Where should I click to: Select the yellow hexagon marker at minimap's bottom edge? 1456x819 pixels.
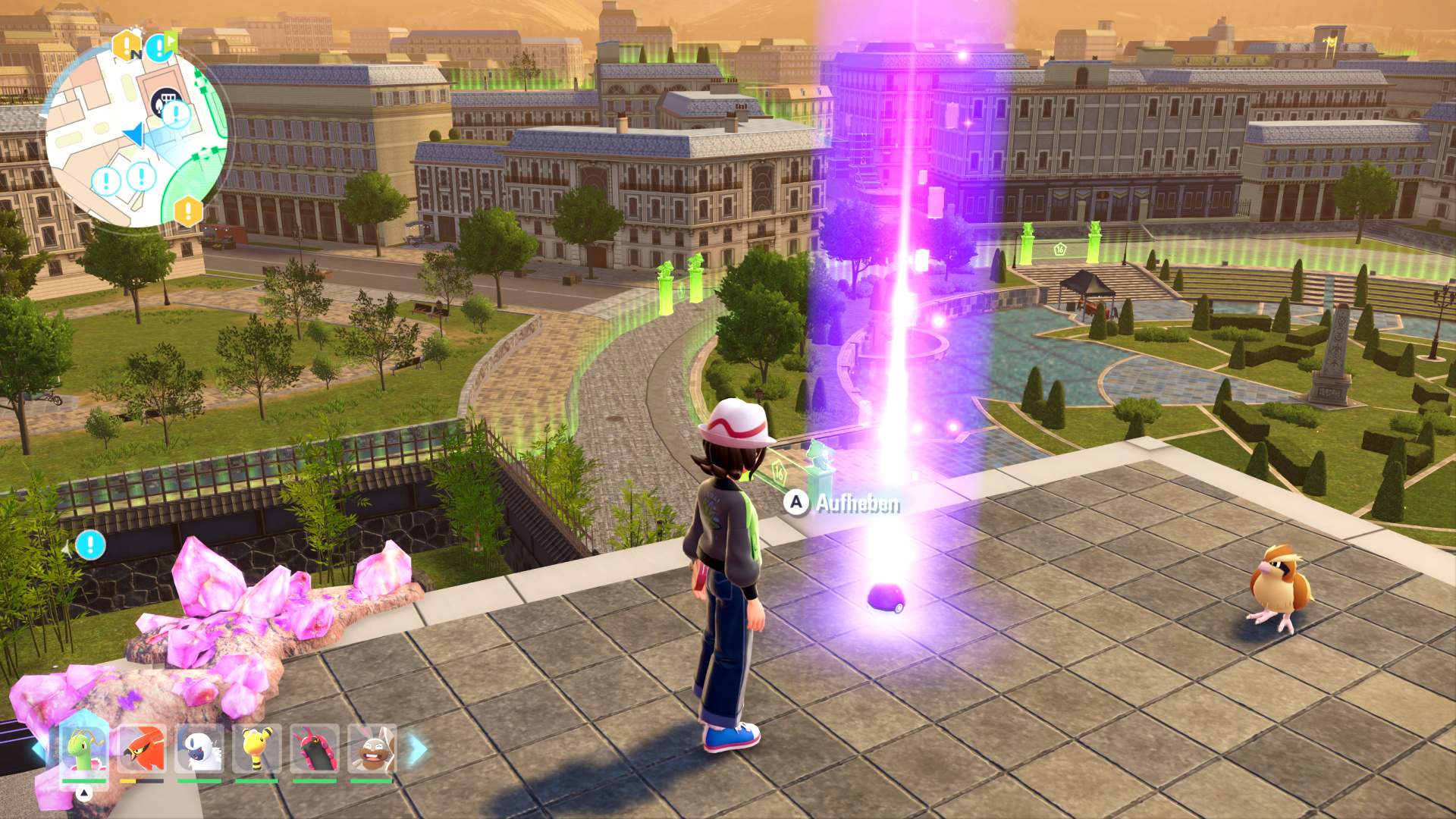(x=188, y=211)
